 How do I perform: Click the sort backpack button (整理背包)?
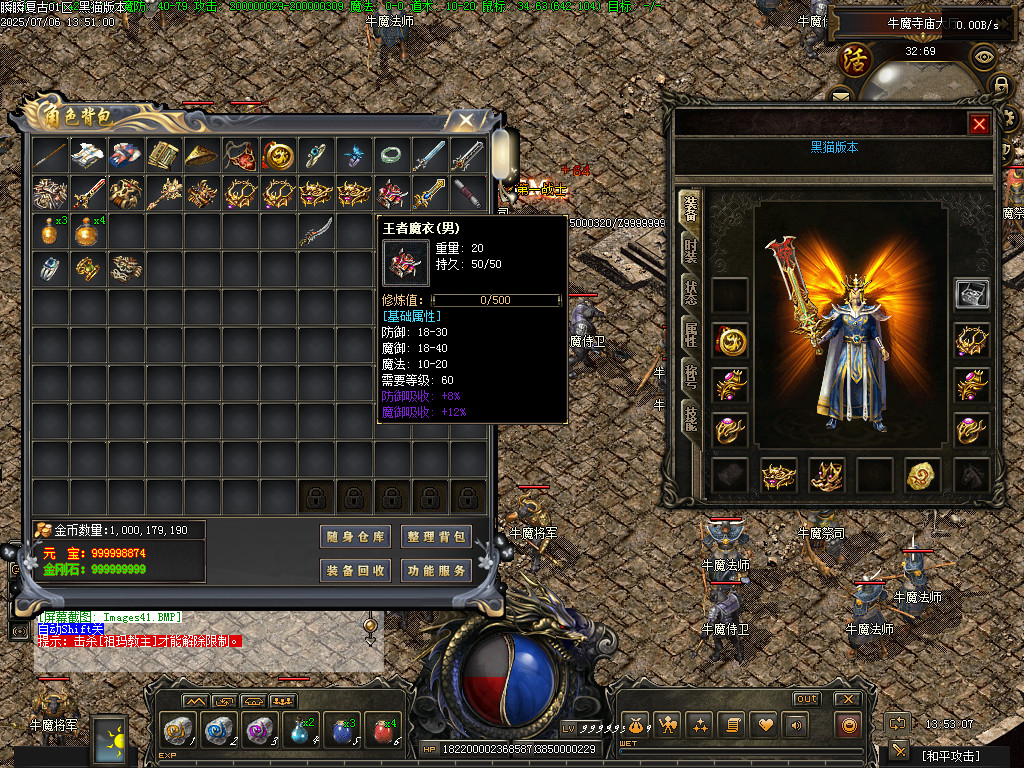(436, 537)
